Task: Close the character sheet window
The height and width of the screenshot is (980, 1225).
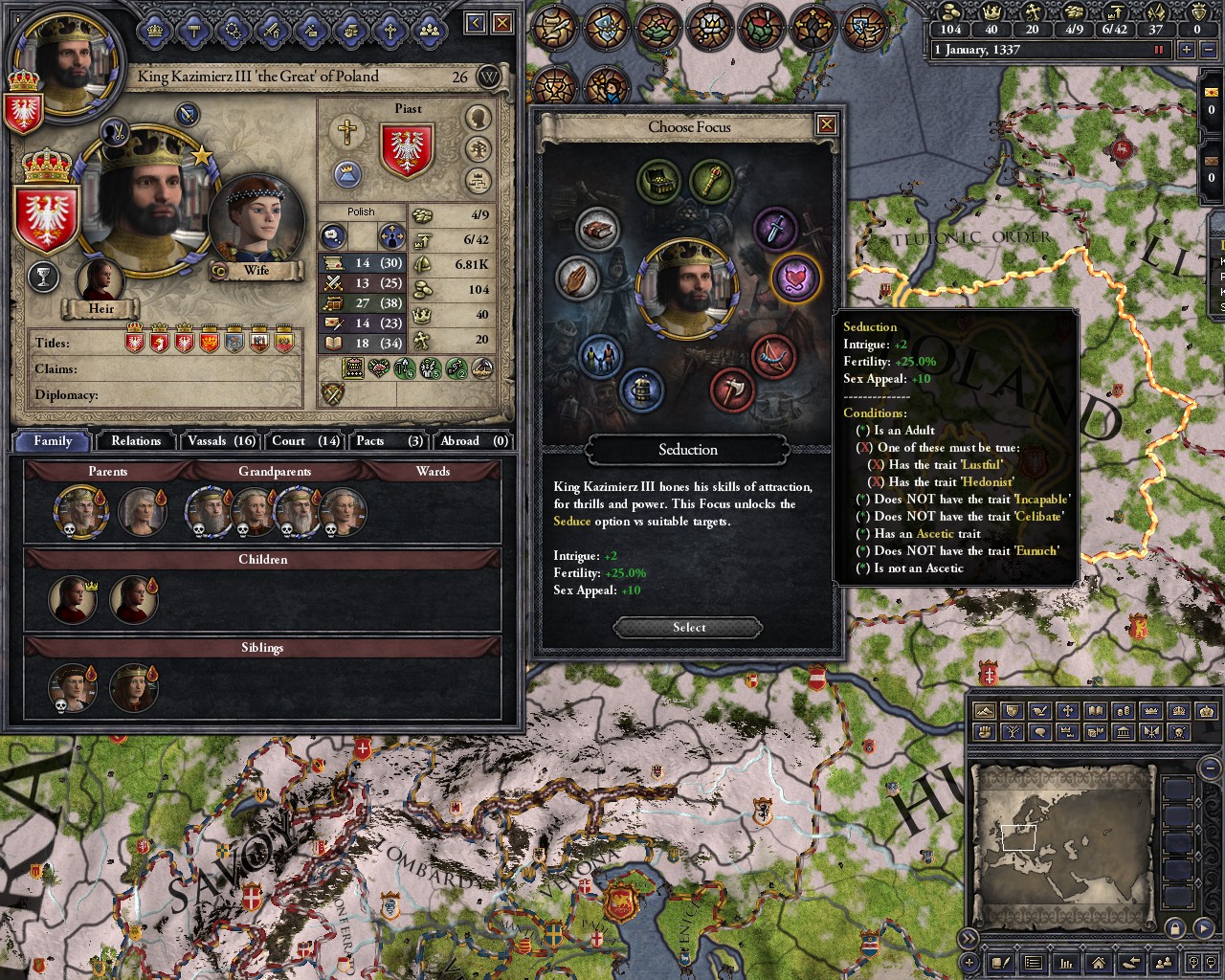Action: coord(502,23)
